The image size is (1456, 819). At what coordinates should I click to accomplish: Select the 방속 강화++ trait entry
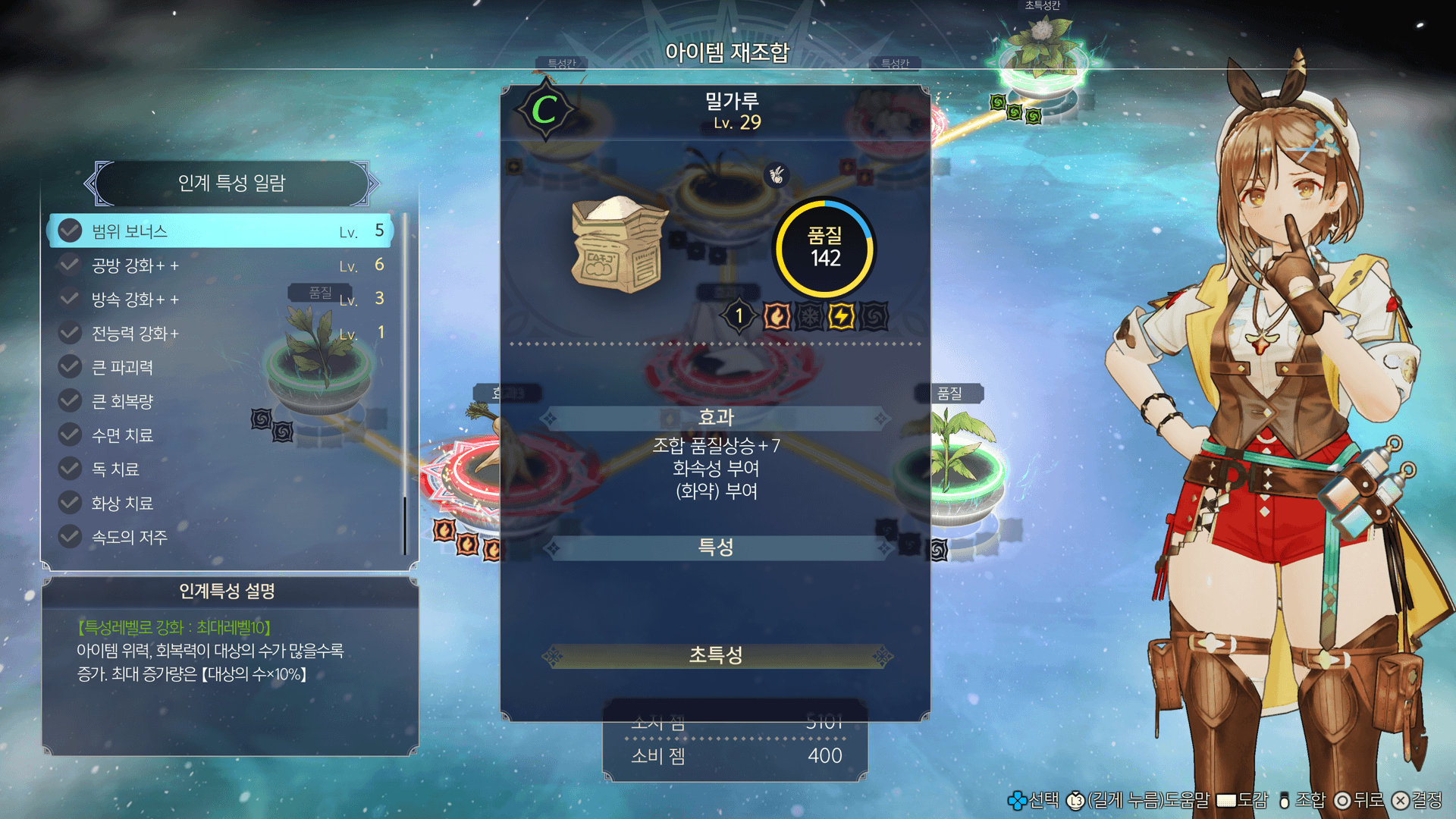click(220, 300)
